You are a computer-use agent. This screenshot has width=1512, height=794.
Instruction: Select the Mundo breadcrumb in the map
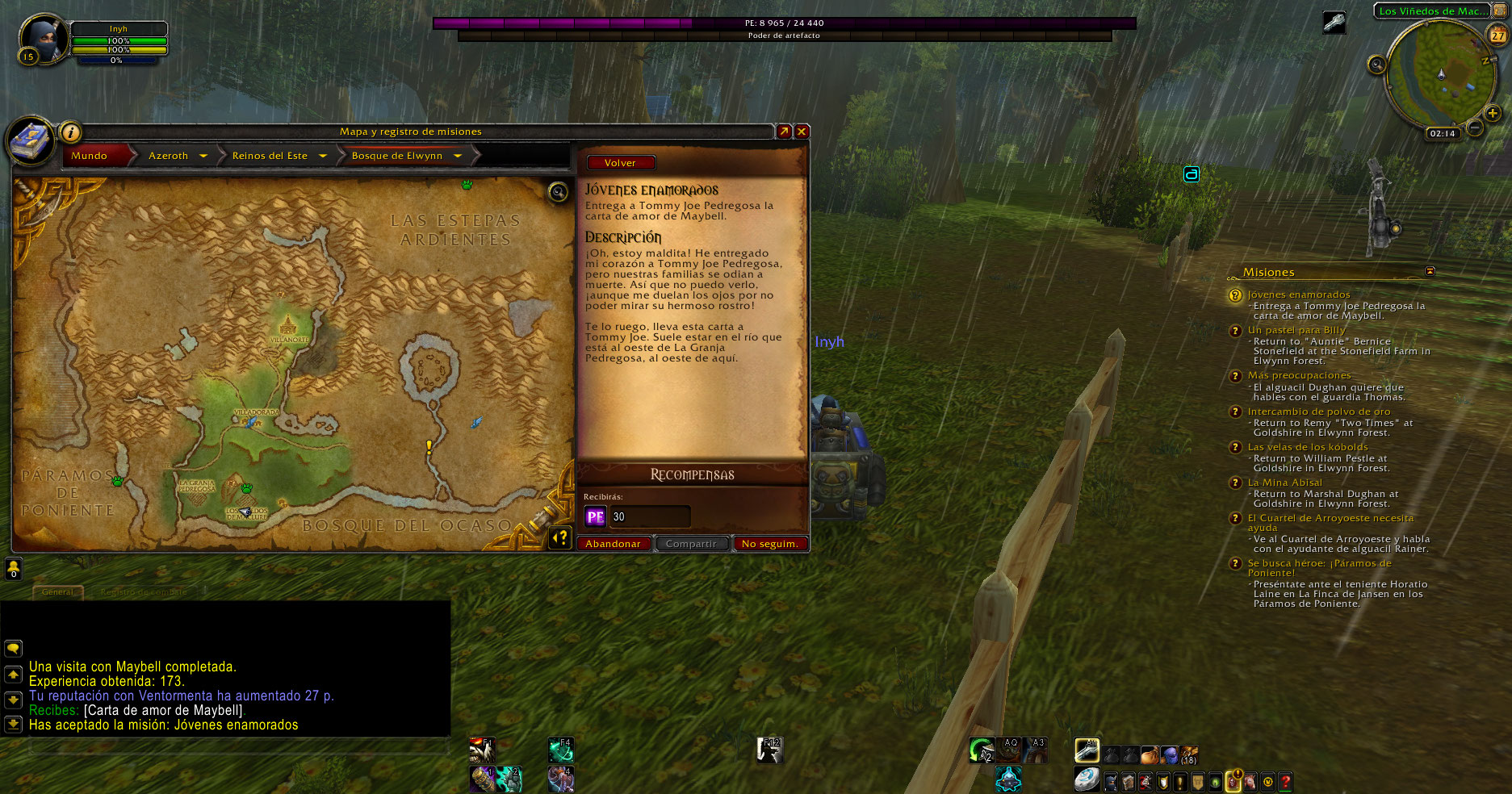point(90,156)
